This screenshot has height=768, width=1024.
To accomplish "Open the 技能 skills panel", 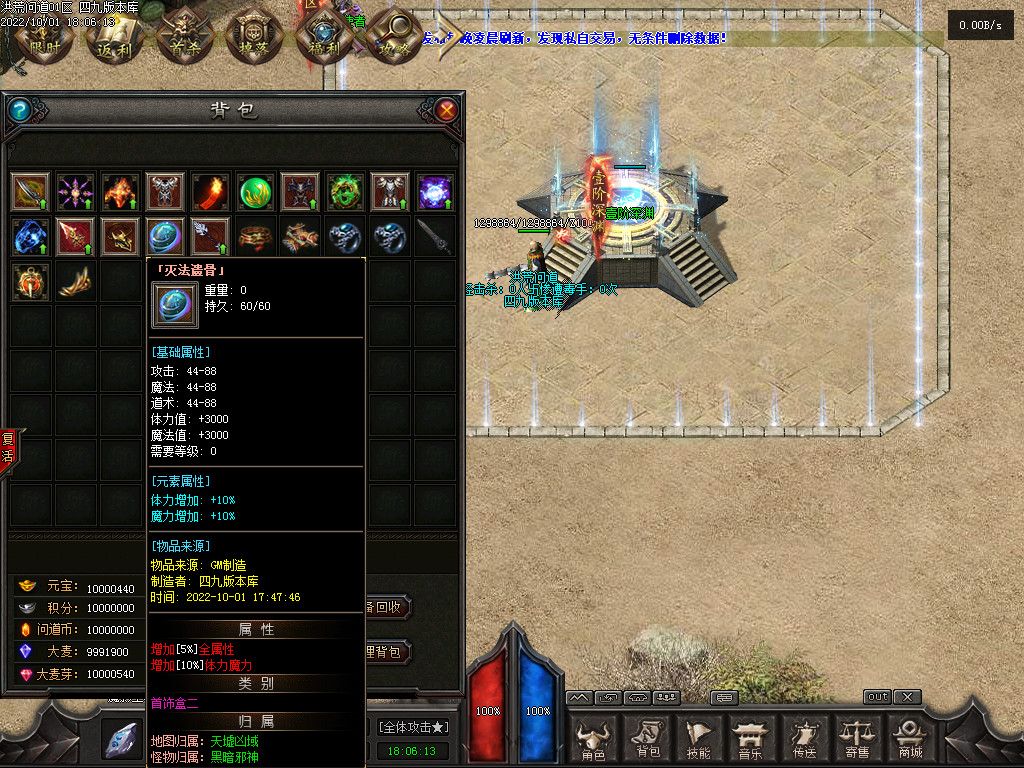I will coord(699,738).
